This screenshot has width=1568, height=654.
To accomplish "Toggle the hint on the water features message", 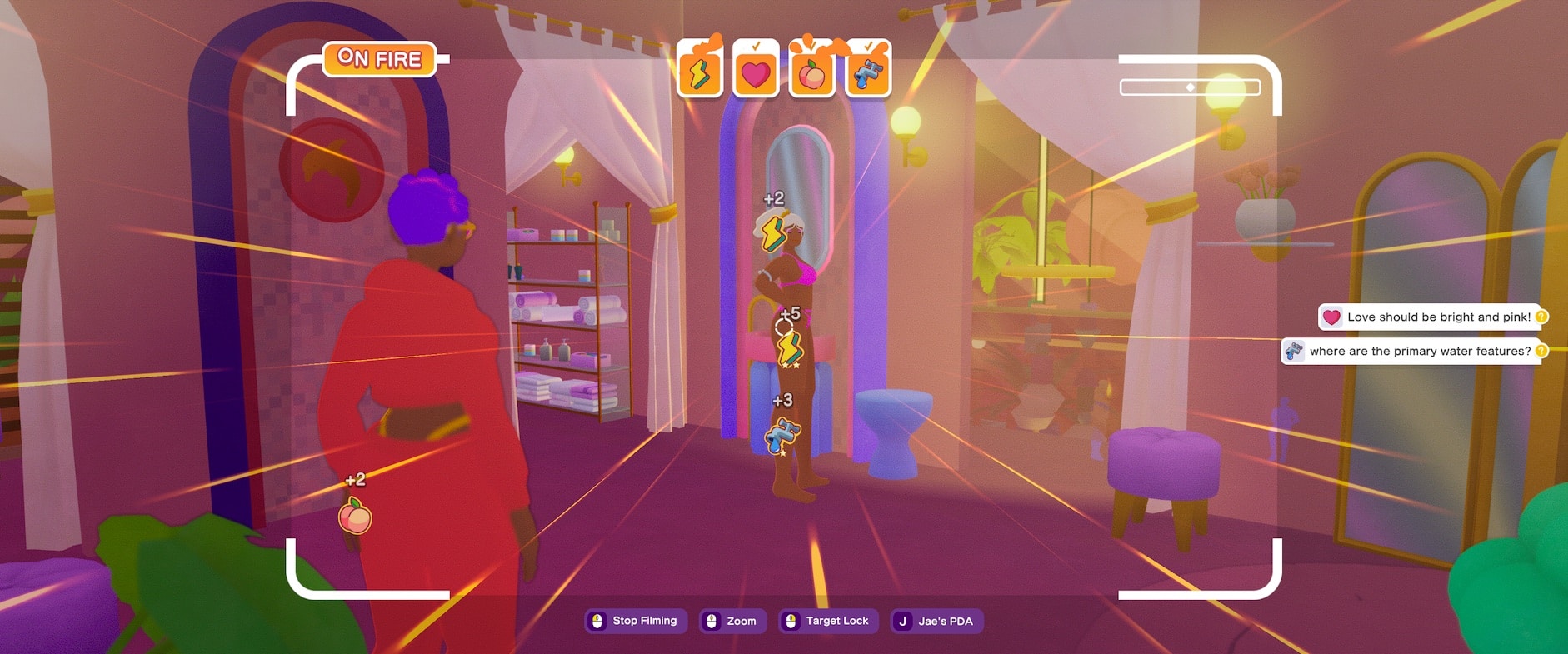I will (x=1541, y=351).
